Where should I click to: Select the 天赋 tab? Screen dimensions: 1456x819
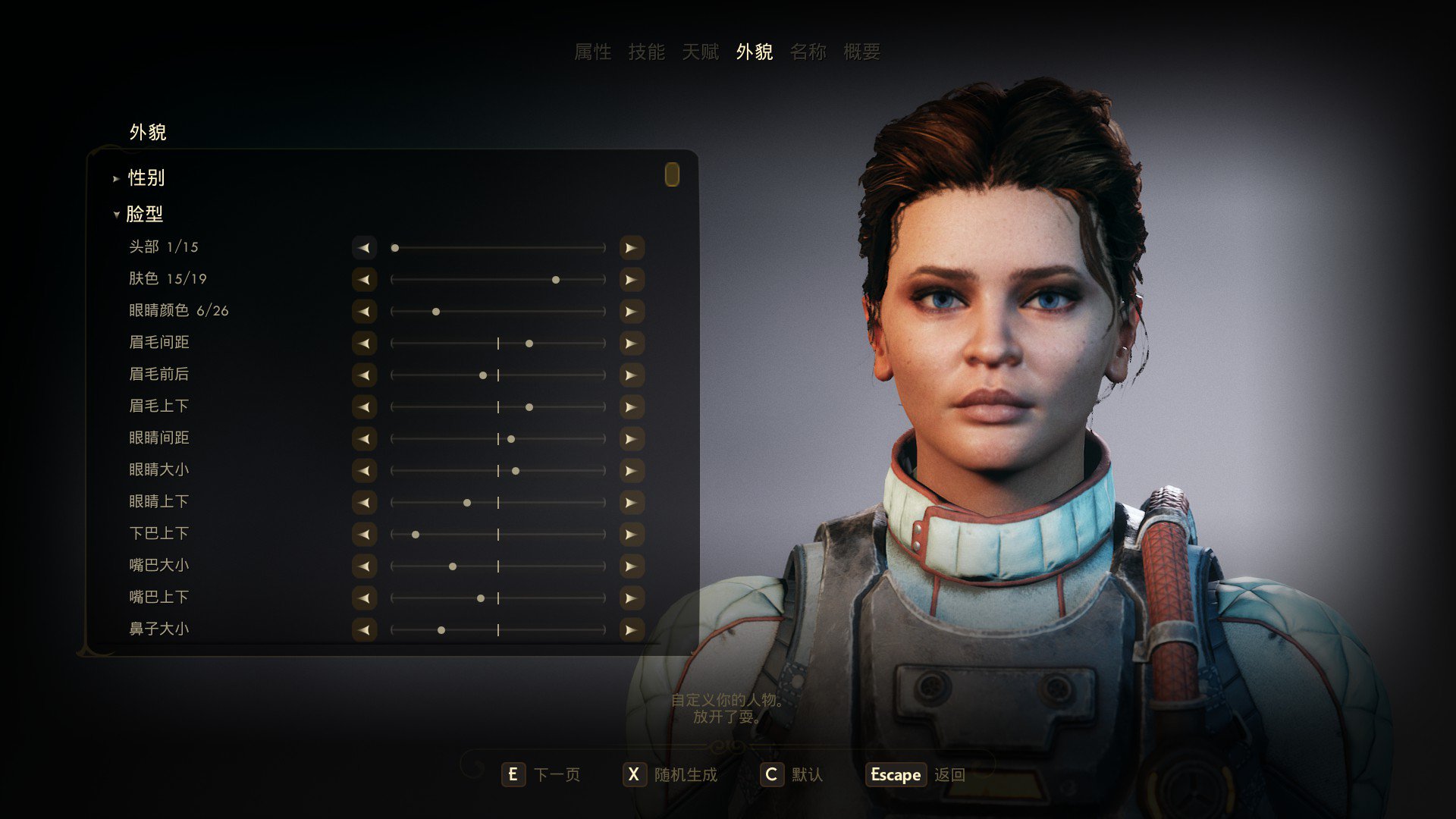pyautogui.click(x=700, y=52)
